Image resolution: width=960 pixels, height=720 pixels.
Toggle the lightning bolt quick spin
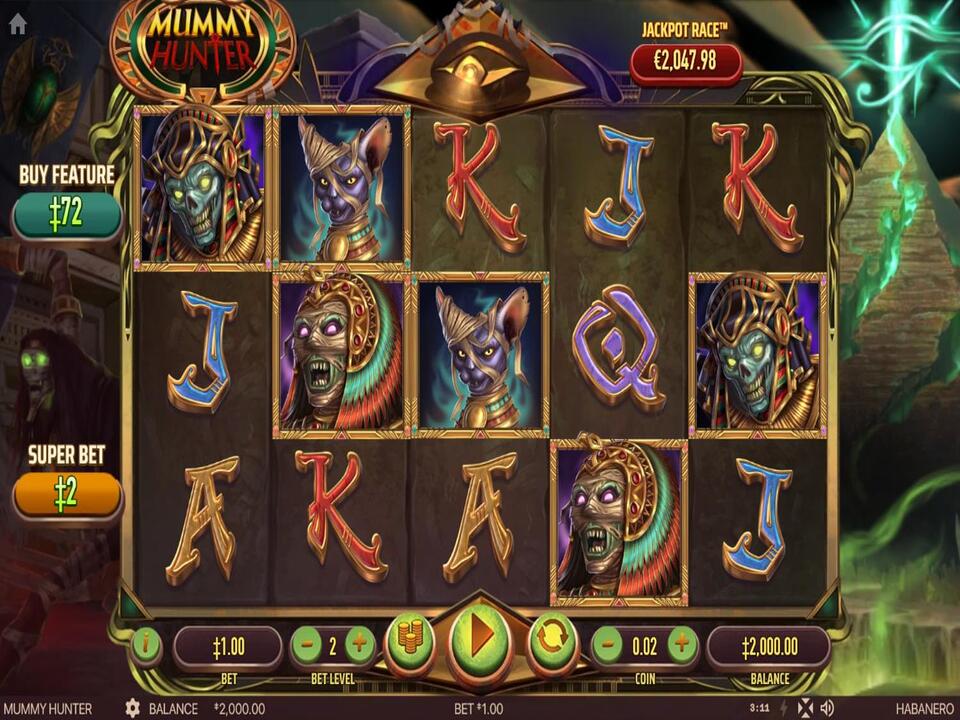784,708
